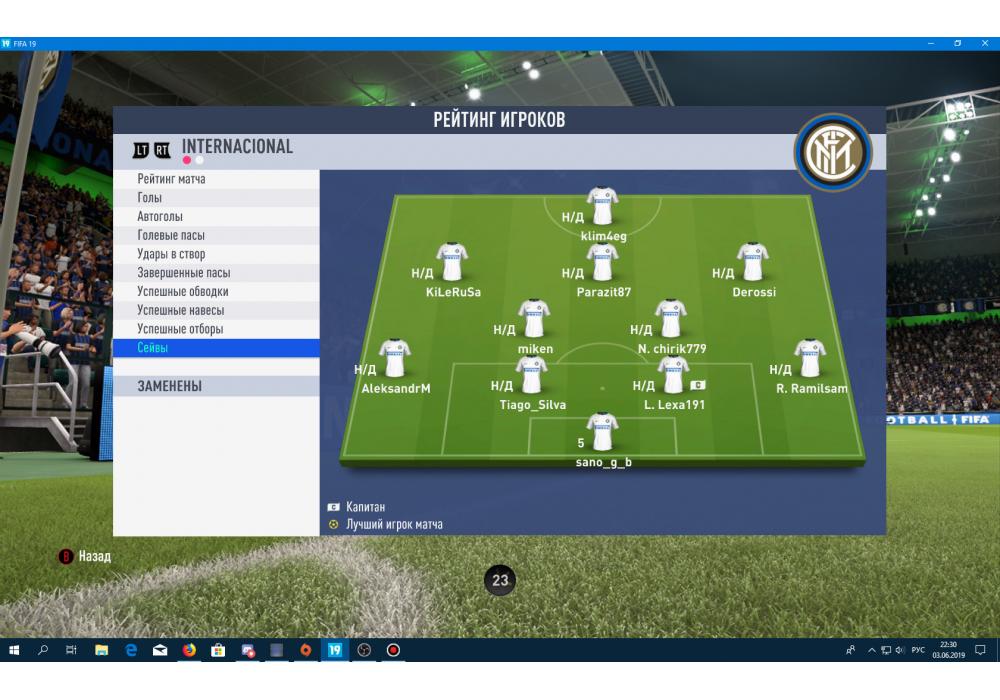Image resolution: width=1000 pixels, height=700 pixels.
Task: Select Успешные навесы row
Action: [216, 310]
